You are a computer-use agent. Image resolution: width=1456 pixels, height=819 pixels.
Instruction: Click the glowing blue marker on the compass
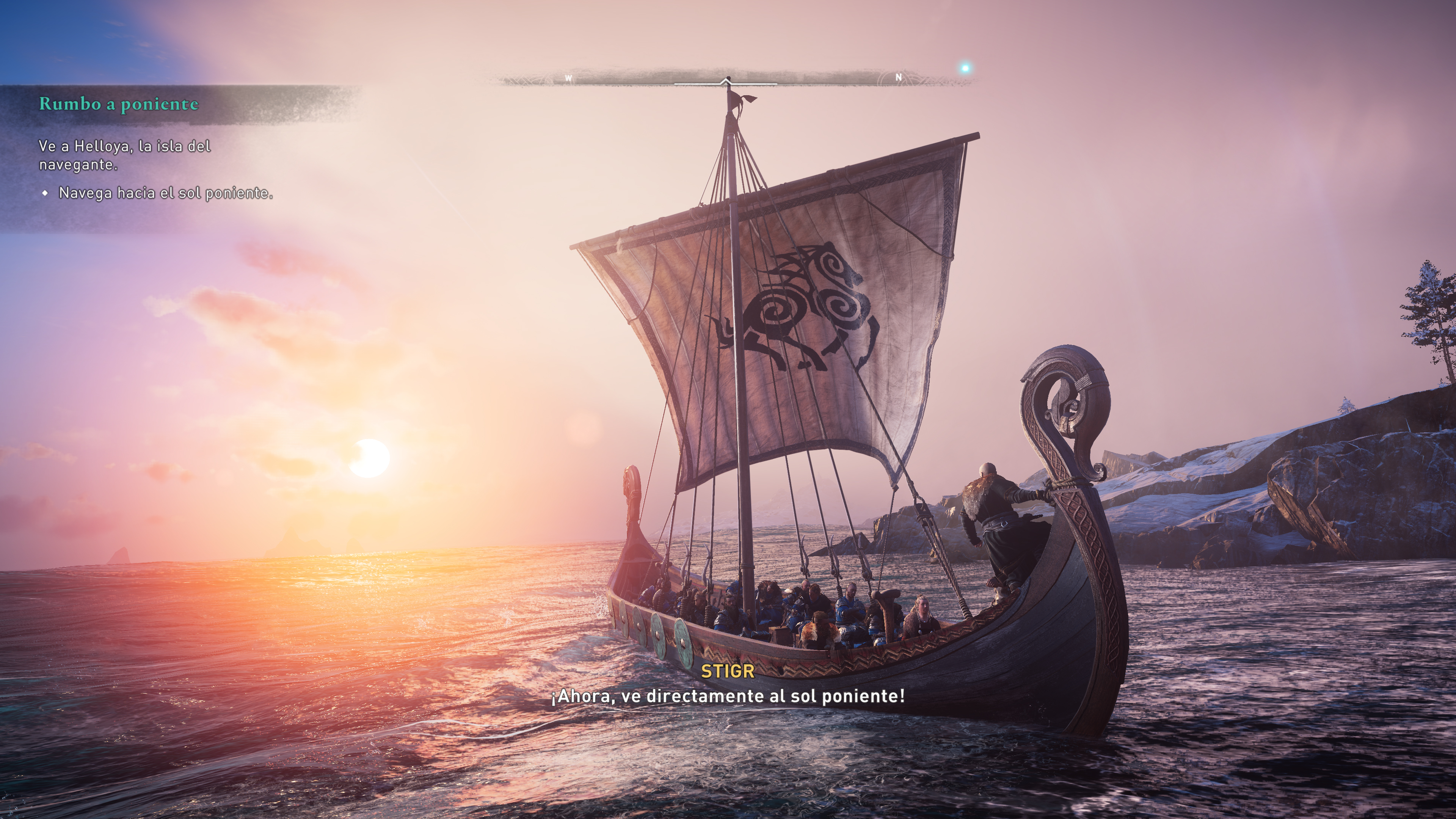[965, 68]
